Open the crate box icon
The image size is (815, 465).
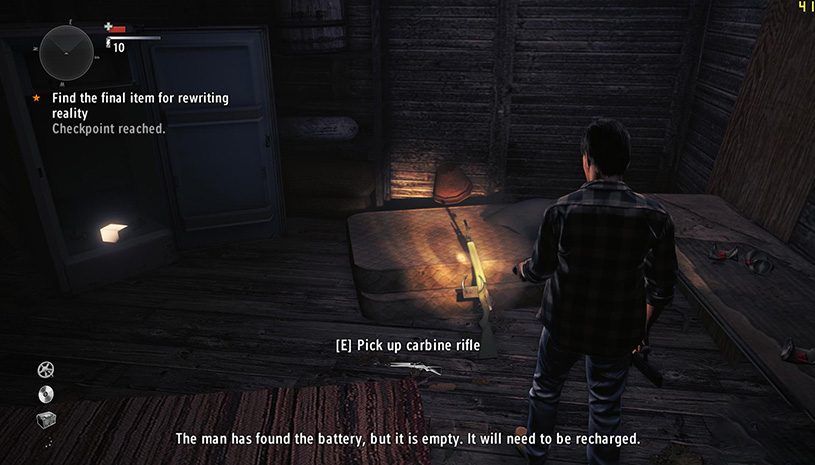46,419
